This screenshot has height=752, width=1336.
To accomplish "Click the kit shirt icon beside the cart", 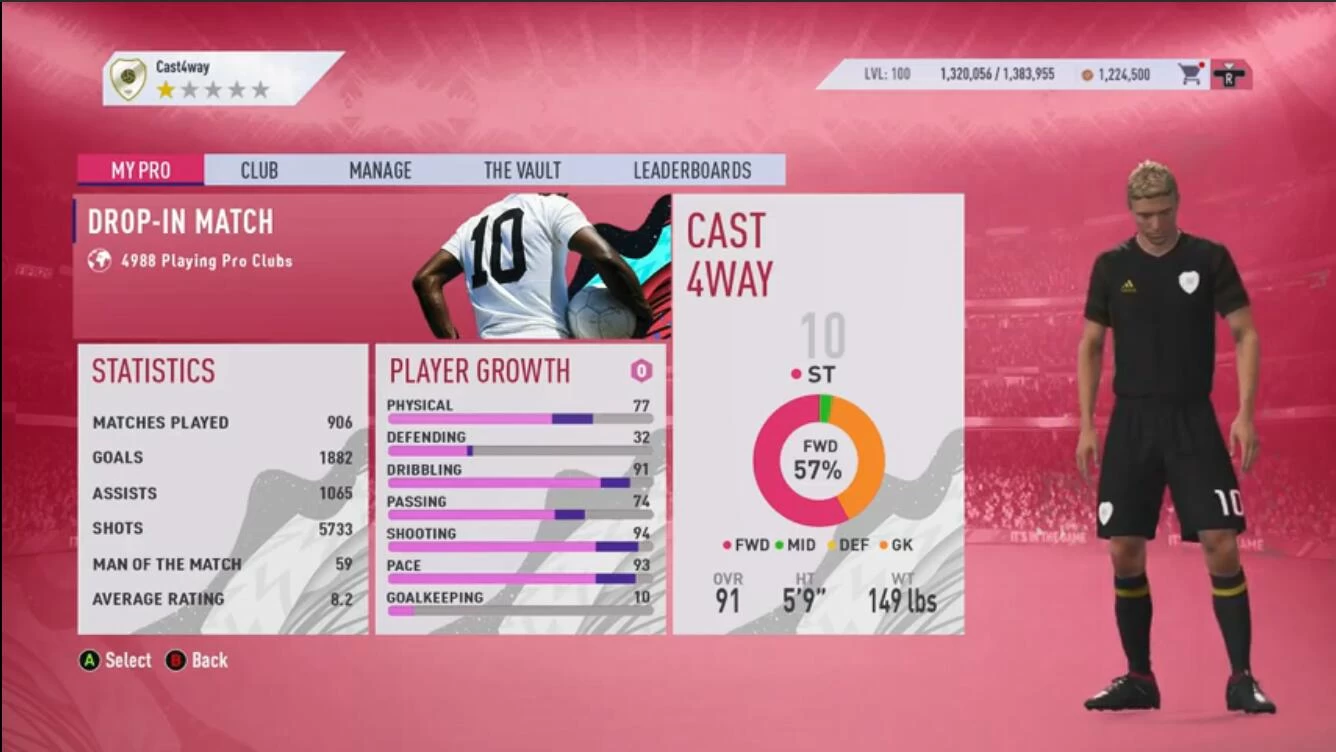I will 1227,75.
